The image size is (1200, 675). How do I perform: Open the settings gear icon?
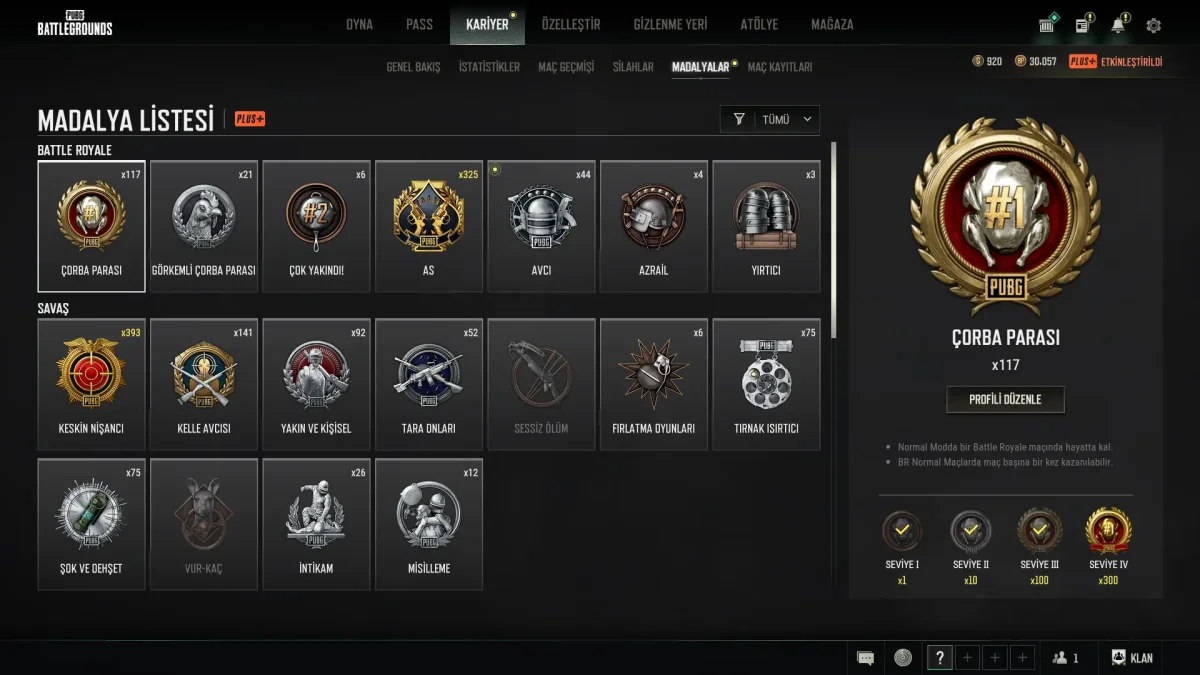point(1154,25)
